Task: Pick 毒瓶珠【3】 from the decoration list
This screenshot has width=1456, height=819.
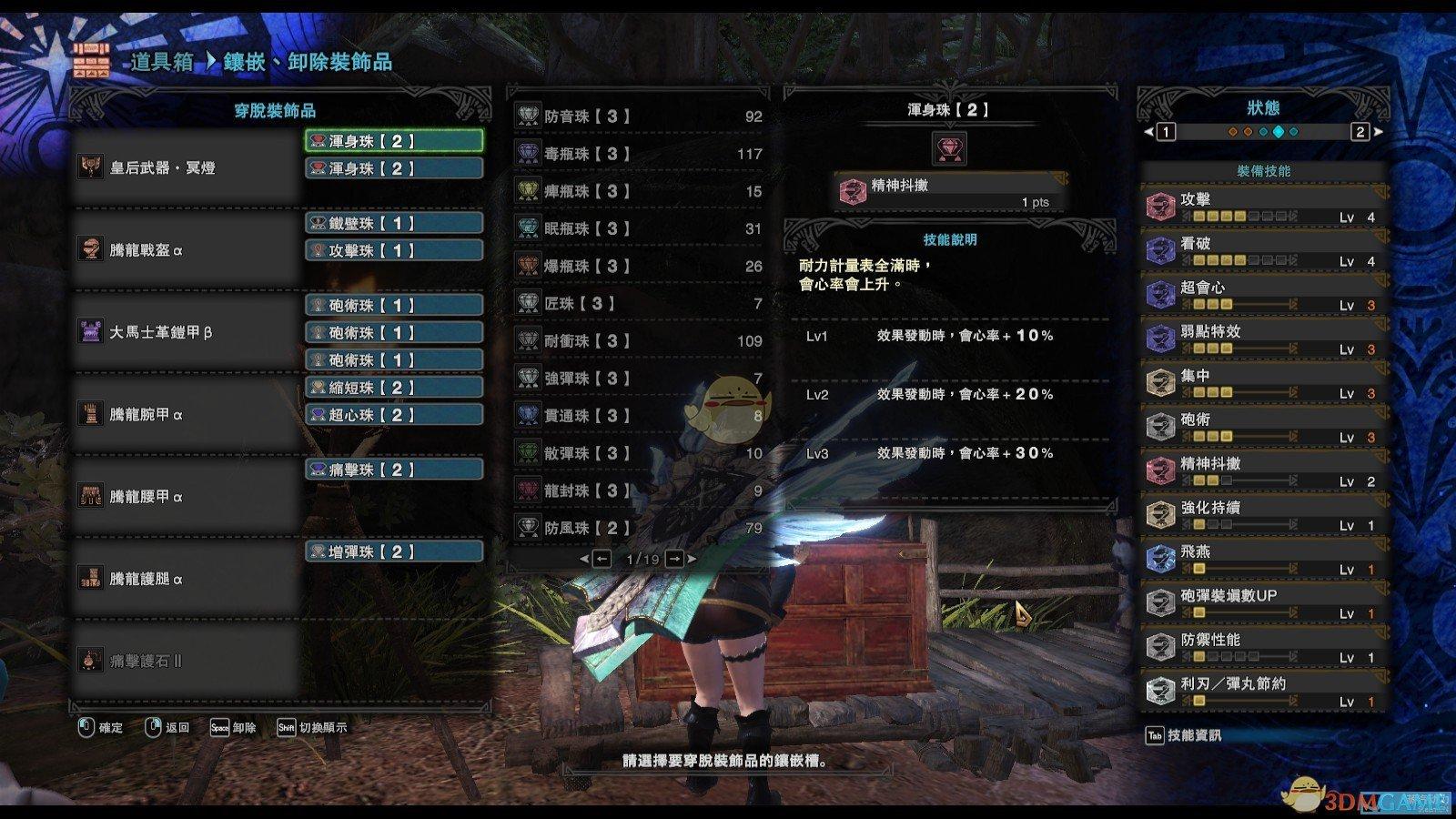Action: [639, 154]
